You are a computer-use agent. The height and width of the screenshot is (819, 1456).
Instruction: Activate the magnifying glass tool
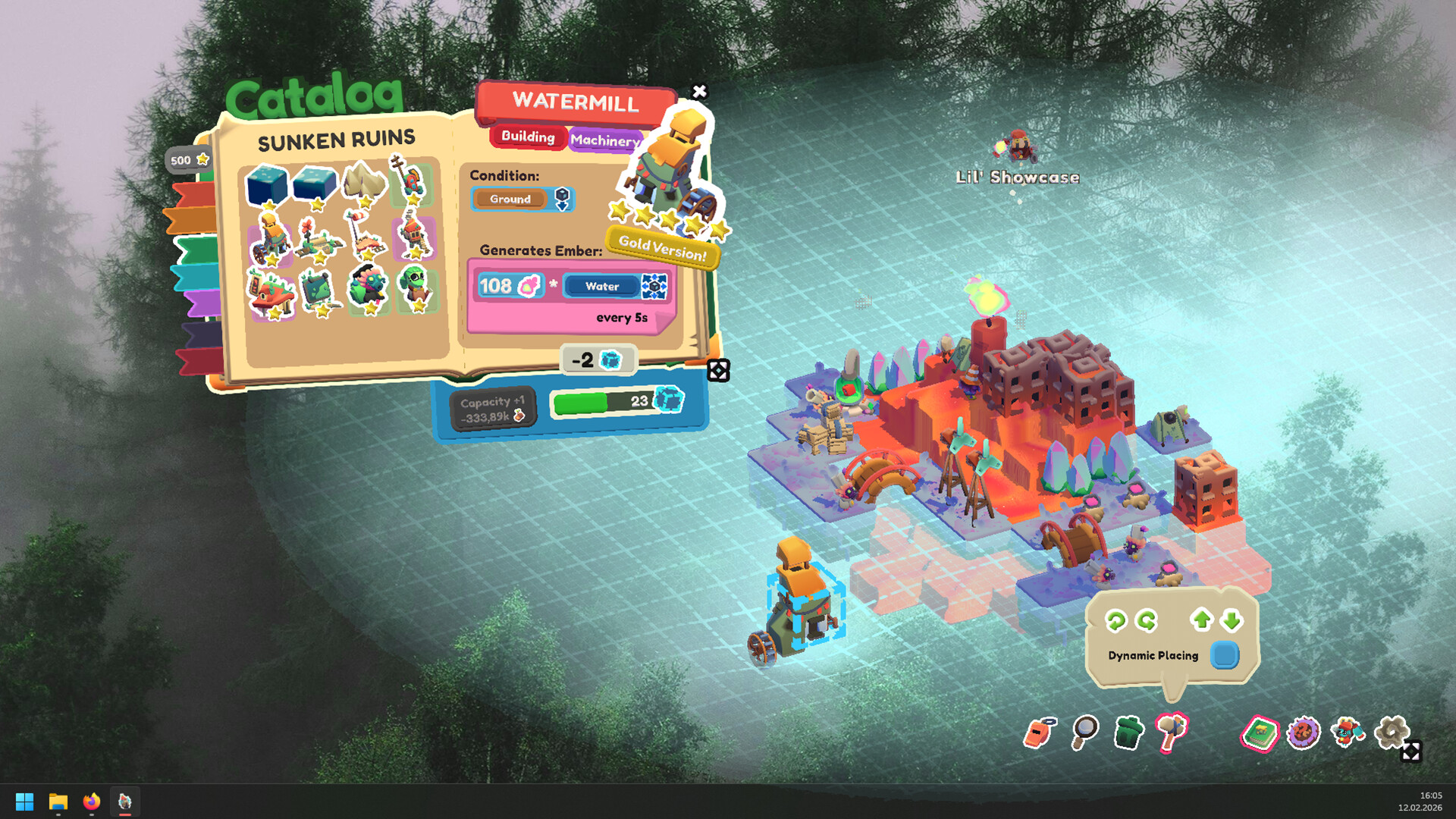pyautogui.click(x=1084, y=732)
